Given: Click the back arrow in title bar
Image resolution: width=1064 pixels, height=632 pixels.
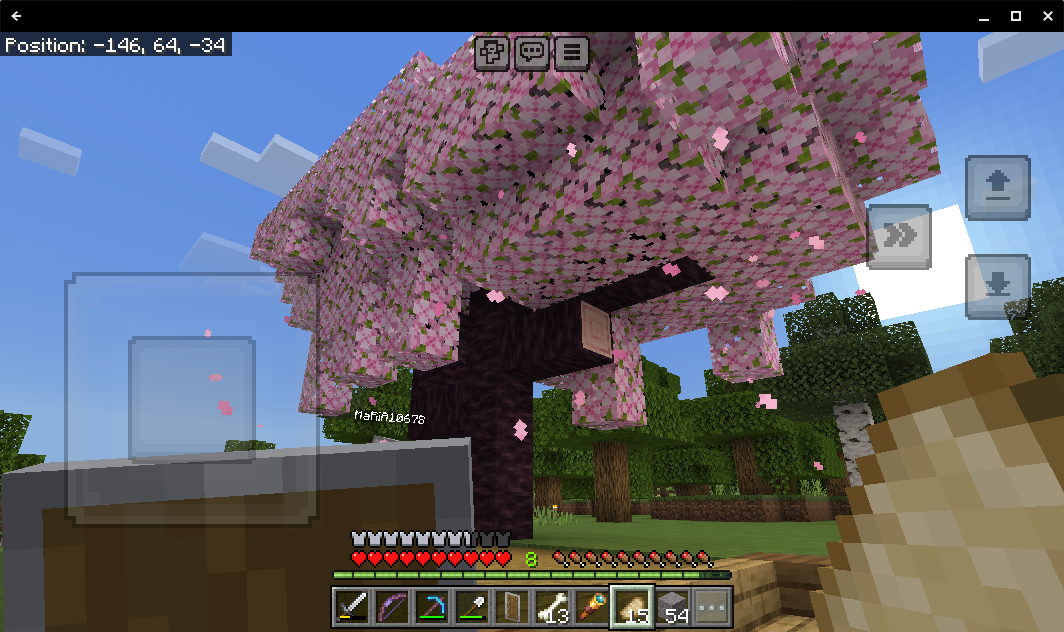Looking at the screenshot, I should coord(17,16).
